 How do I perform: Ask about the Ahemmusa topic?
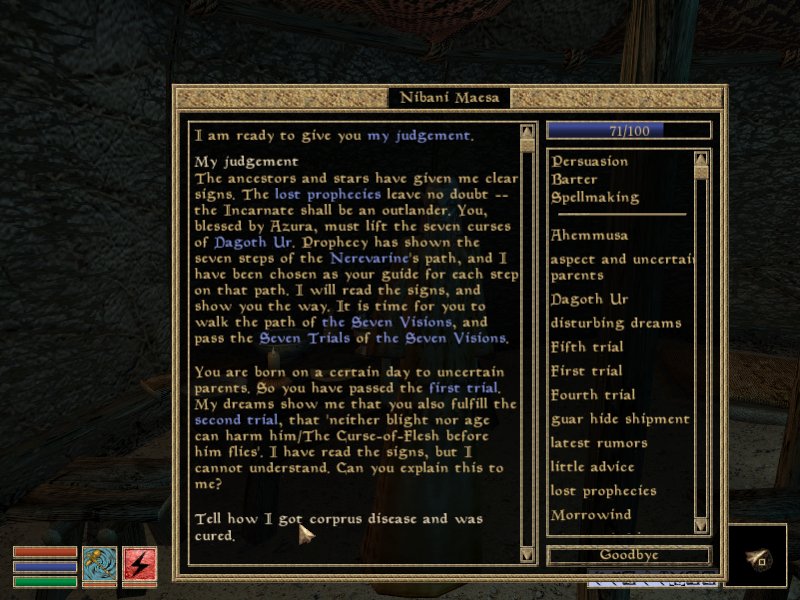592,235
